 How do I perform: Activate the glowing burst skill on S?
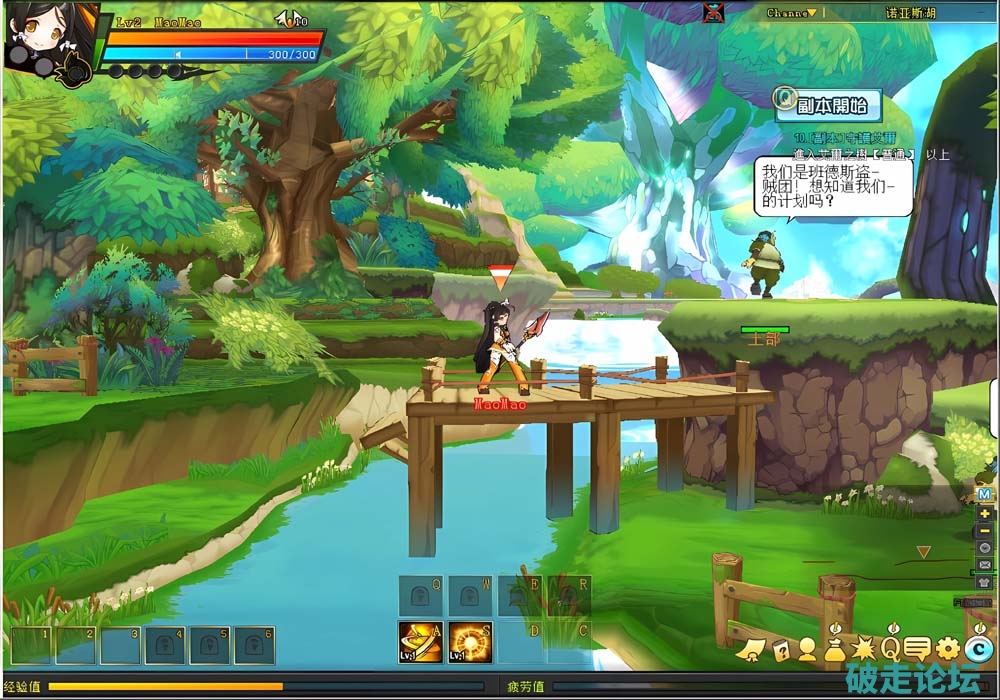click(469, 642)
